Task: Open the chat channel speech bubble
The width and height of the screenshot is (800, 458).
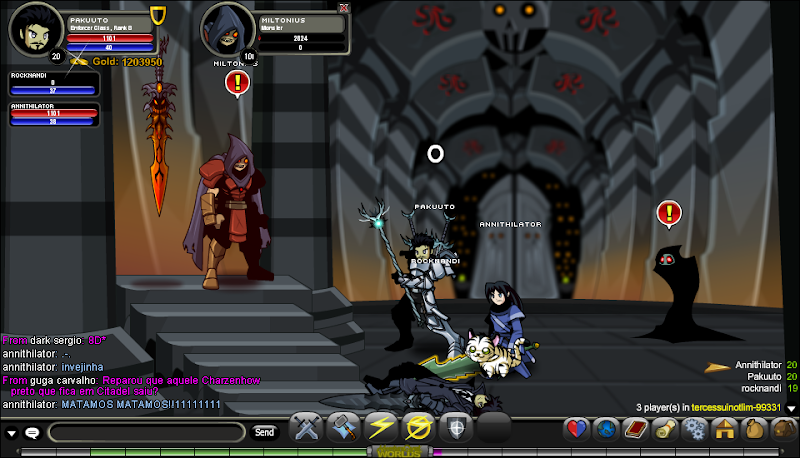Action: (x=32, y=433)
